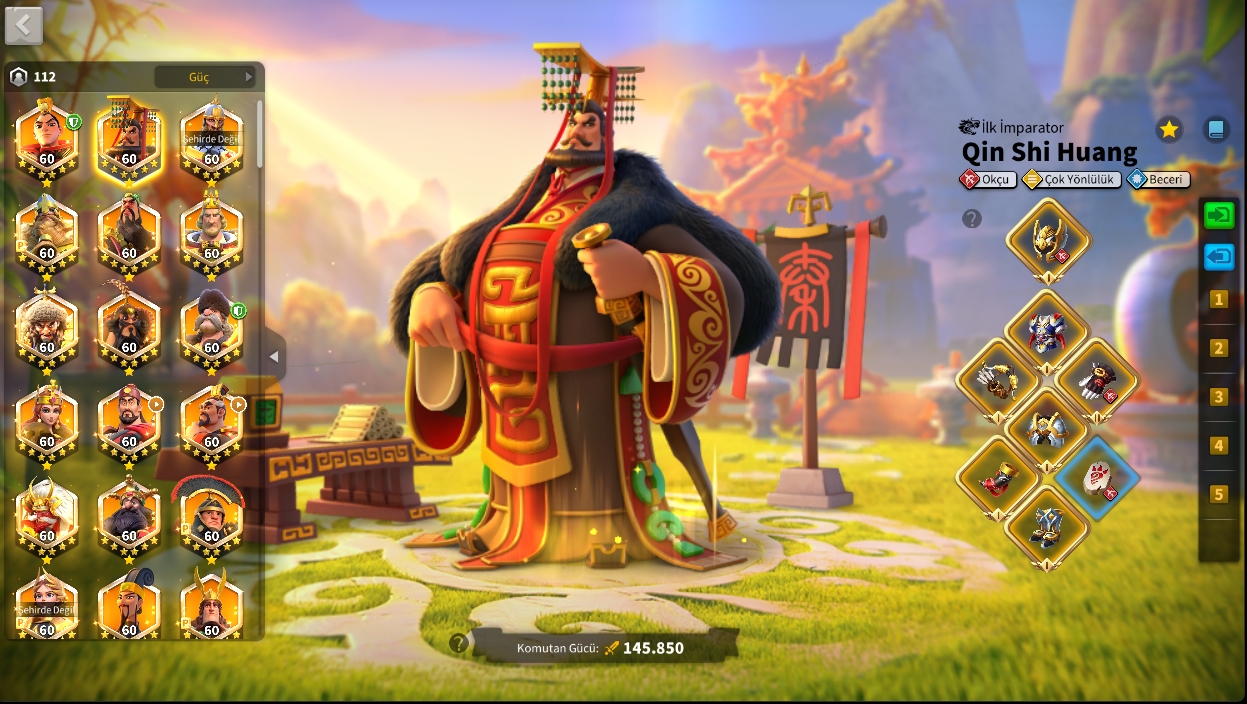Select the golden bow weapon slot
Screen dimensions: 1247x704
pyautogui.click(x=997, y=379)
